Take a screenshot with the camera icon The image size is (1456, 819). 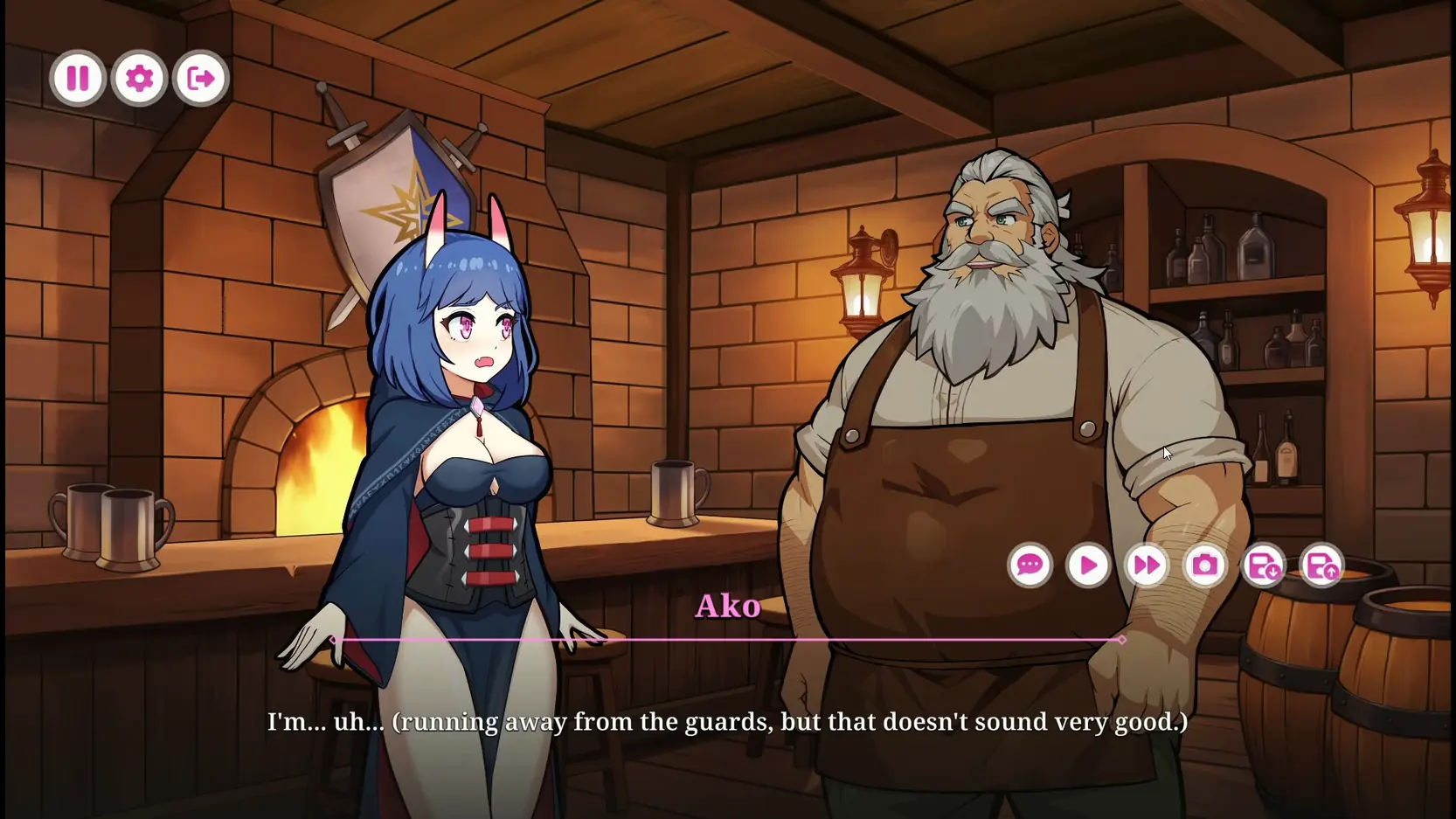pos(1205,566)
